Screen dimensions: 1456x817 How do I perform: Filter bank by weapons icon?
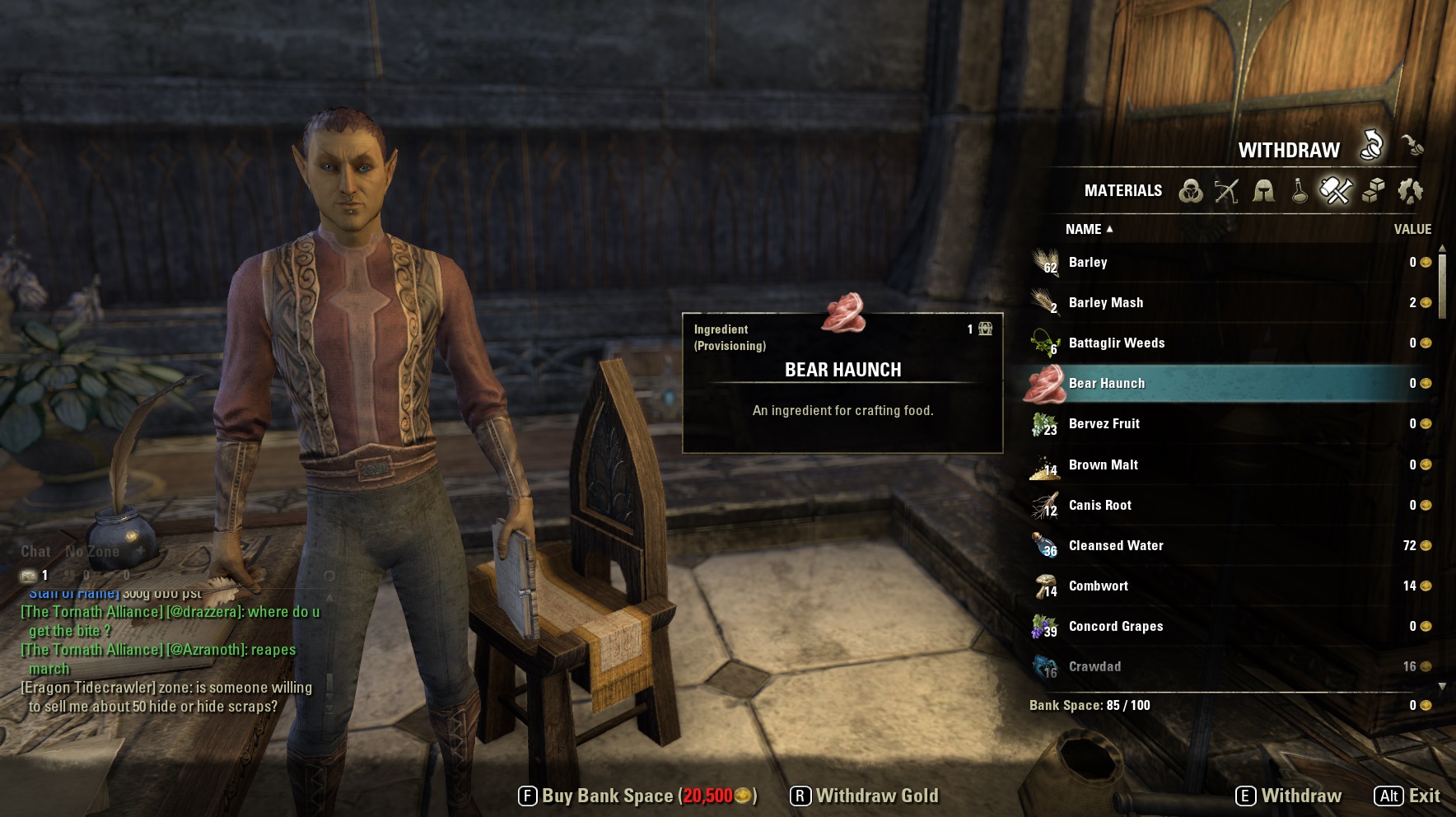1226,191
